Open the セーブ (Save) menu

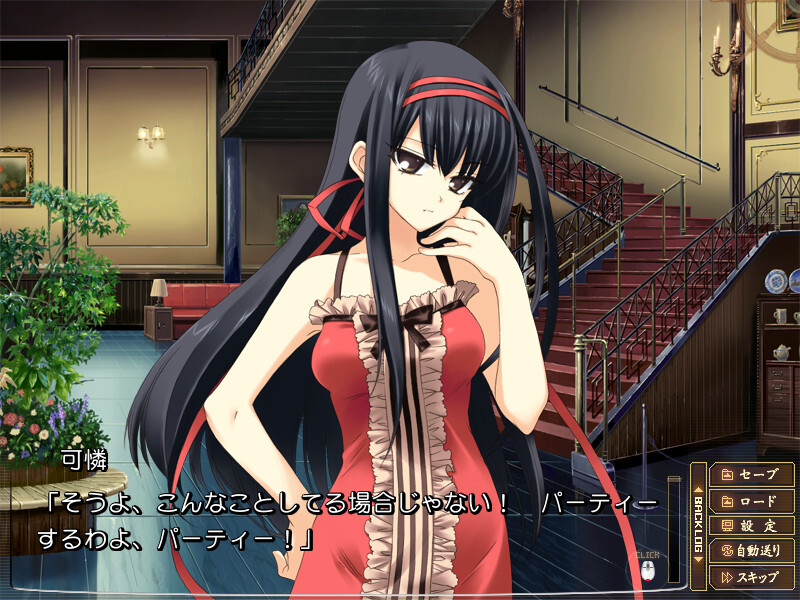(752, 474)
